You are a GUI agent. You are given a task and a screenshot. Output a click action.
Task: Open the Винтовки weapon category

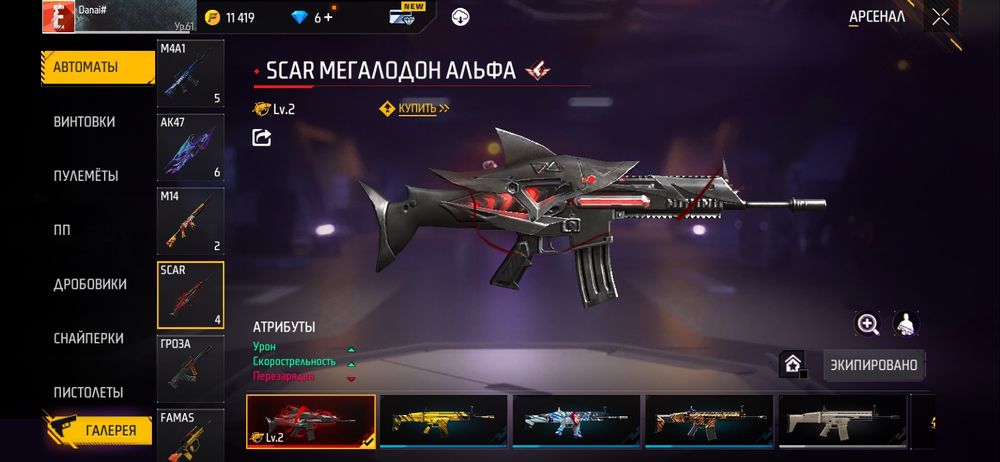[x=84, y=122]
